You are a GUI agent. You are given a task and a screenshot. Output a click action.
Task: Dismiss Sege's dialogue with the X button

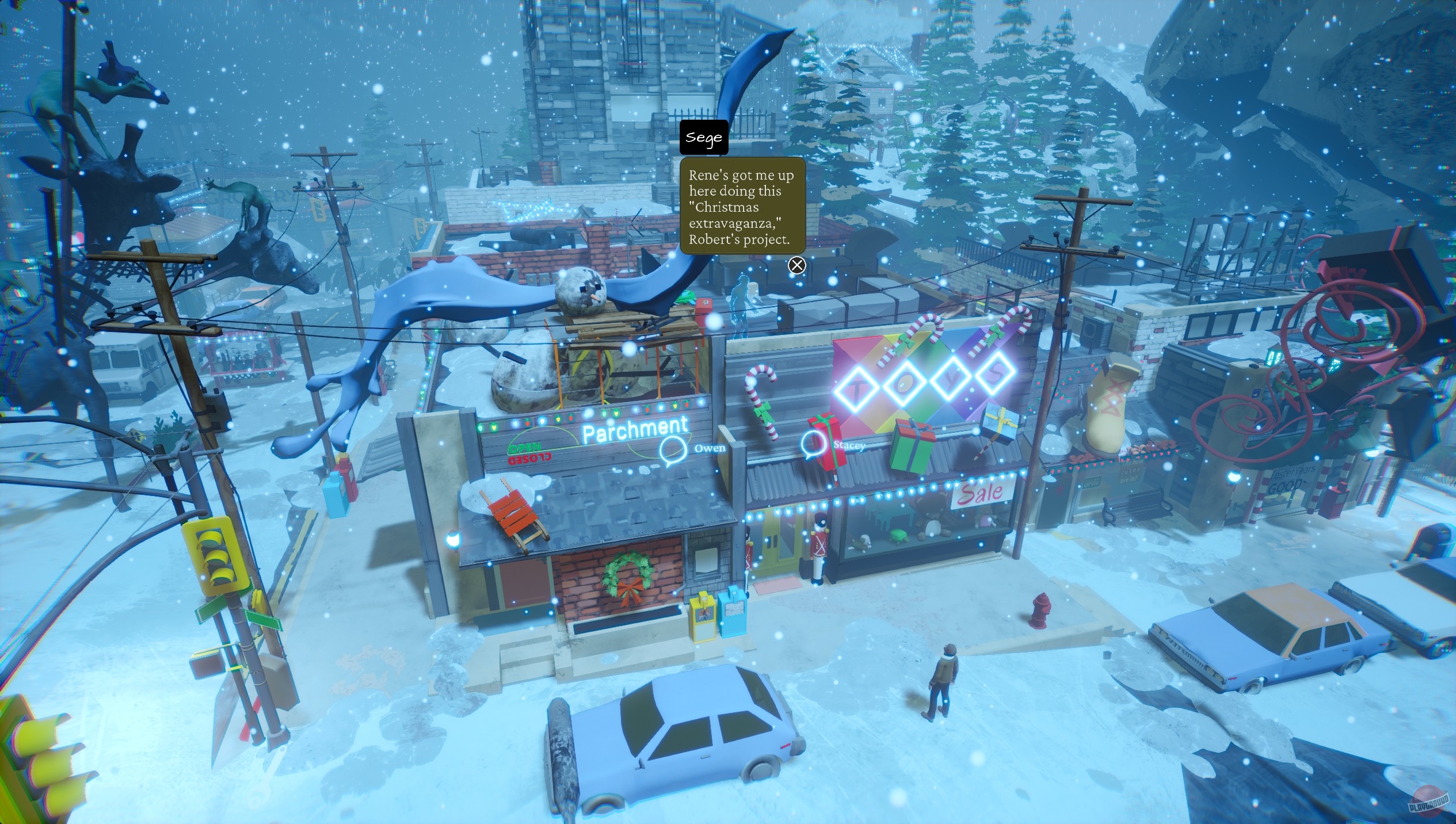[x=798, y=266]
